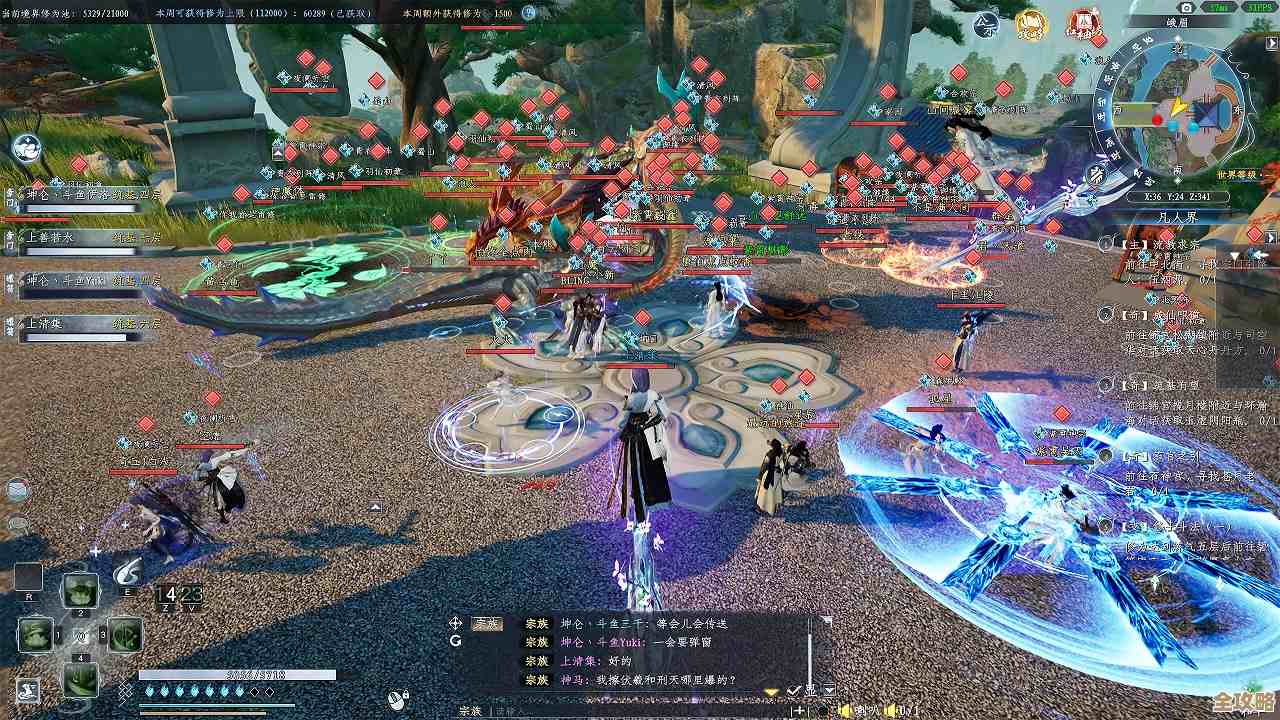1280x720 pixels.
Task: Click the 世界等级 button below the minimap
Action: coord(1237,175)
